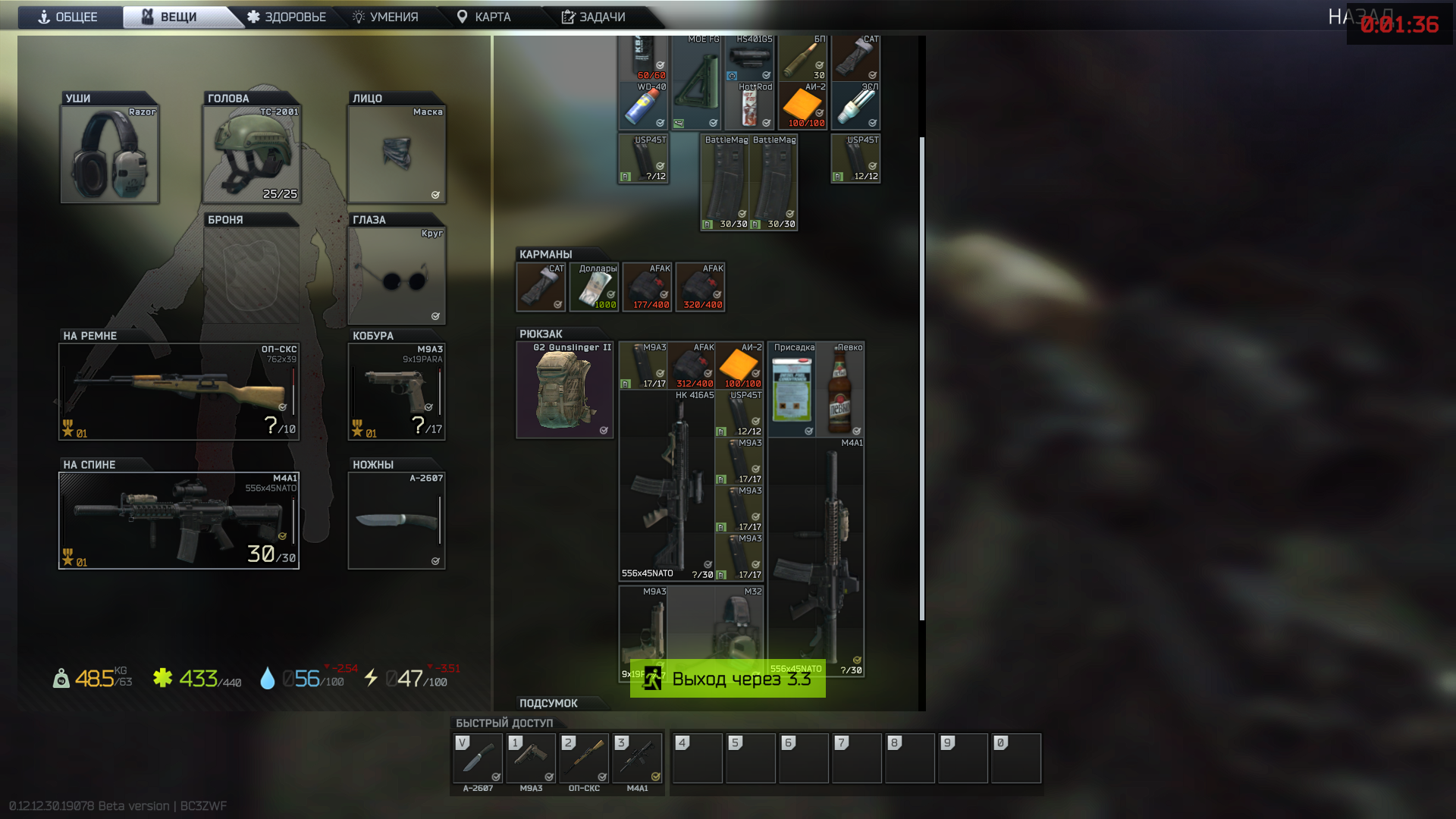The width and height of the screenshot is (1456, 819).
Task: Choose the M9A3 pistol in holster
Action: (x=397, y=391)
